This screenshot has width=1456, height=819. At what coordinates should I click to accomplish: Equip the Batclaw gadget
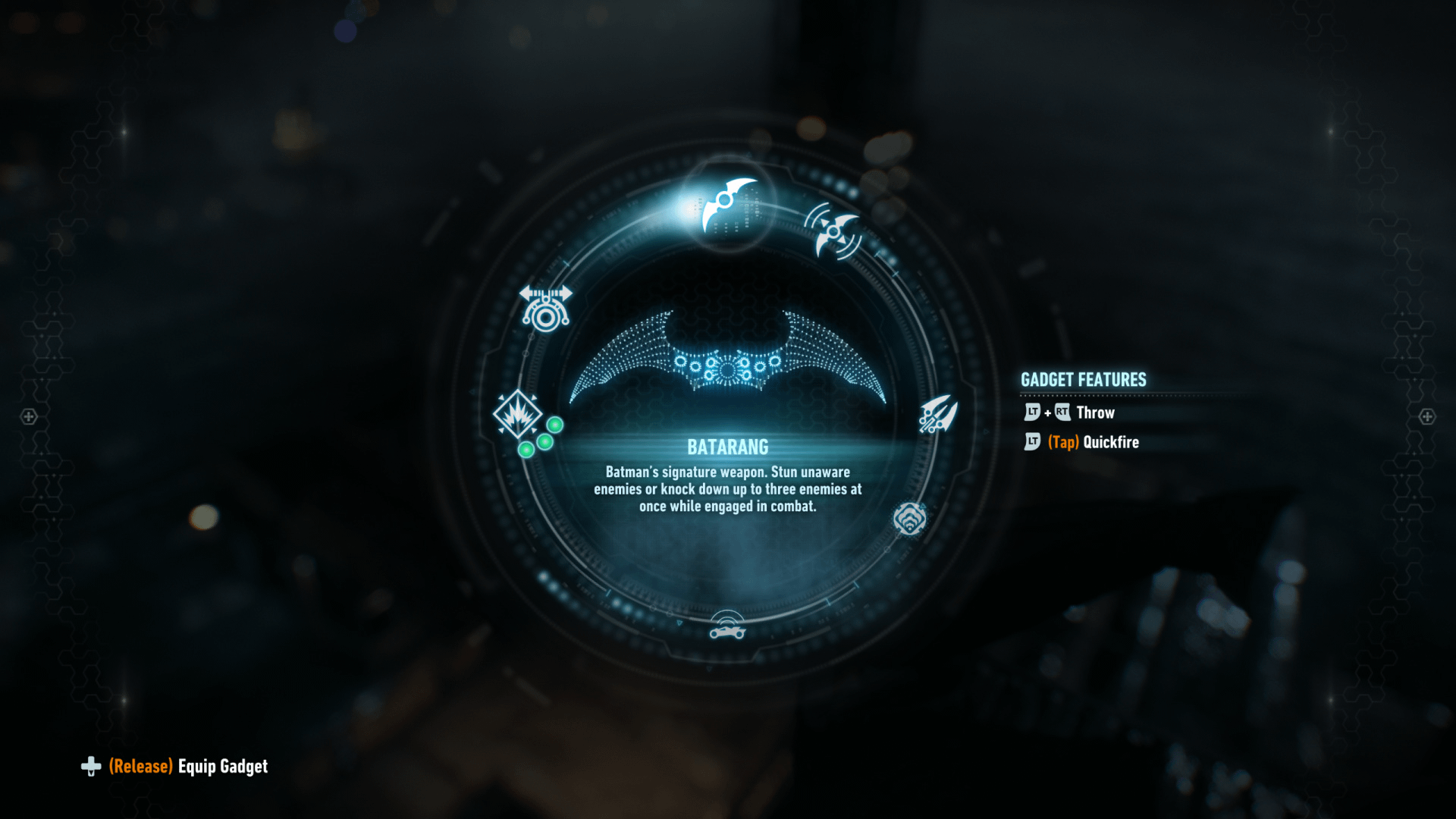point(938,414)
